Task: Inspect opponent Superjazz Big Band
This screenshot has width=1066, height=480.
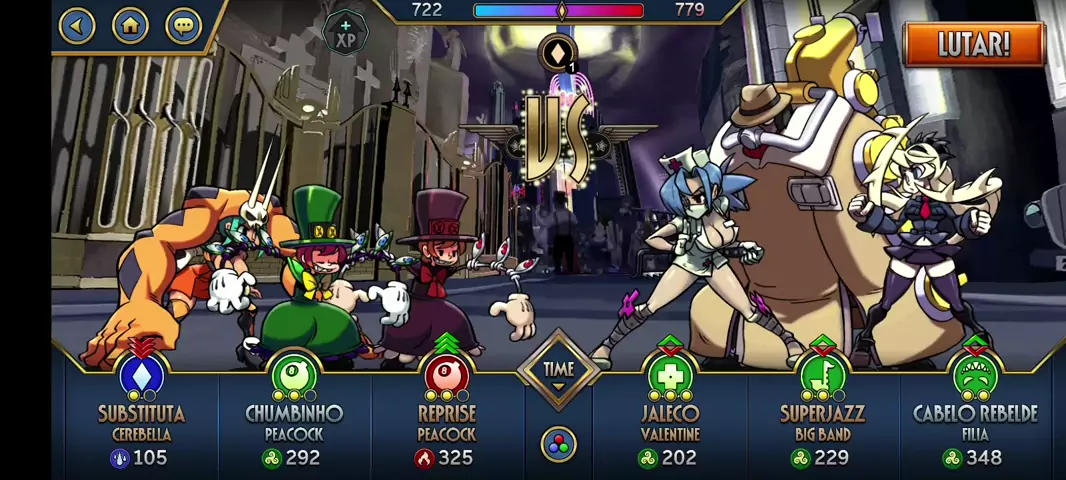Action: (x=821, y=412)
